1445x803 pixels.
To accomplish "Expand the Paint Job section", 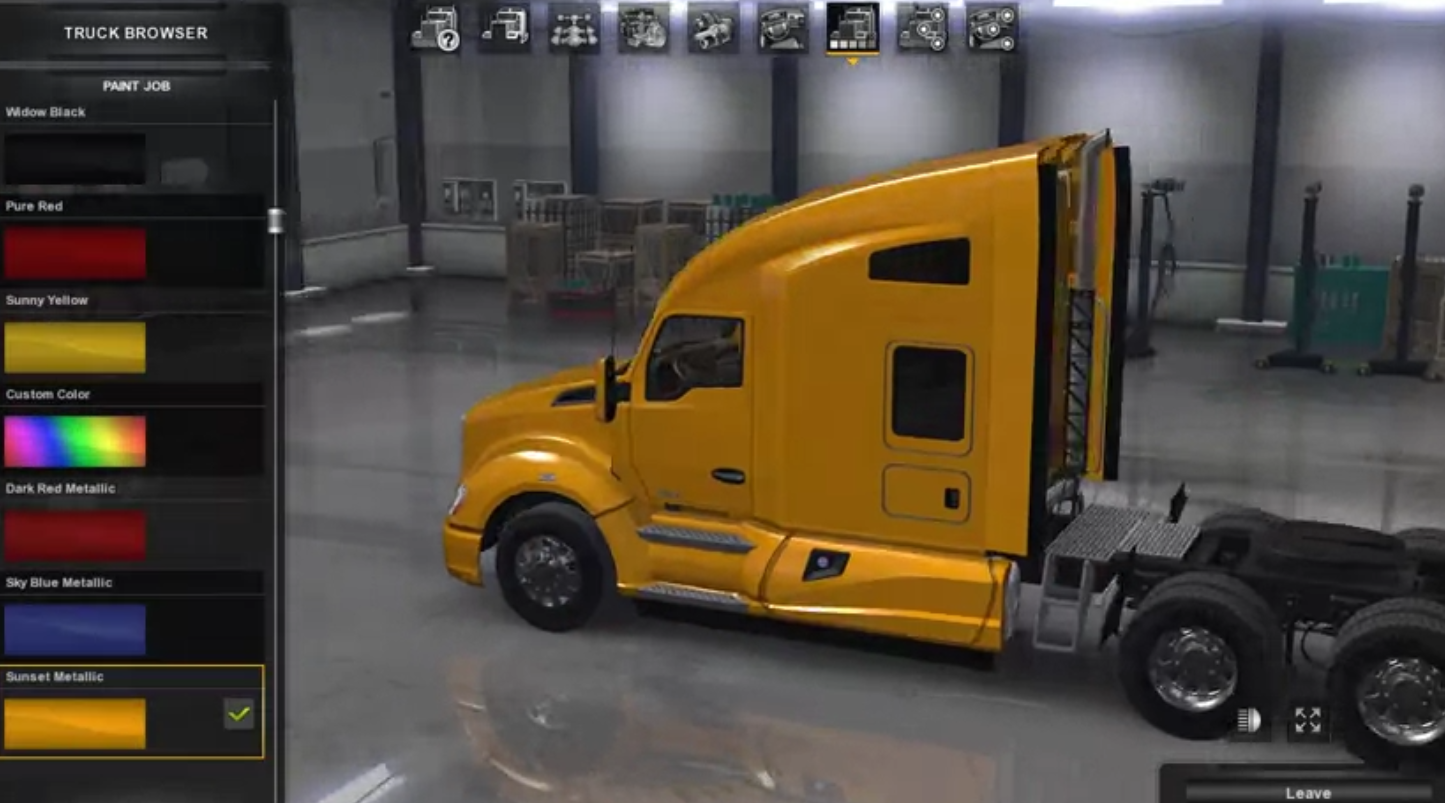I will pyautogui.click(x=135, y=86).
